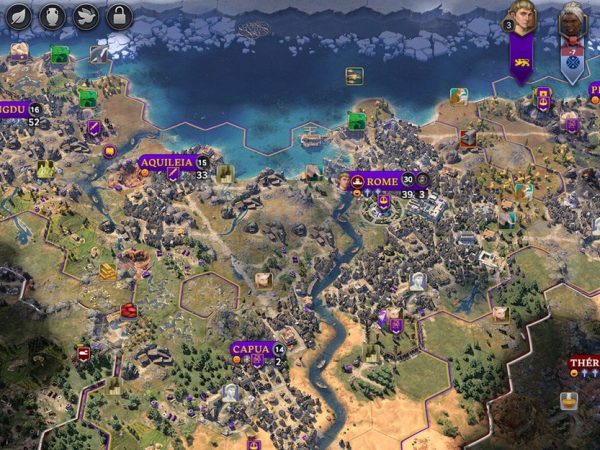The height and width of the screenshot is (450, 600).
Task: Open the dove icon panel
Action: (86, 16)
